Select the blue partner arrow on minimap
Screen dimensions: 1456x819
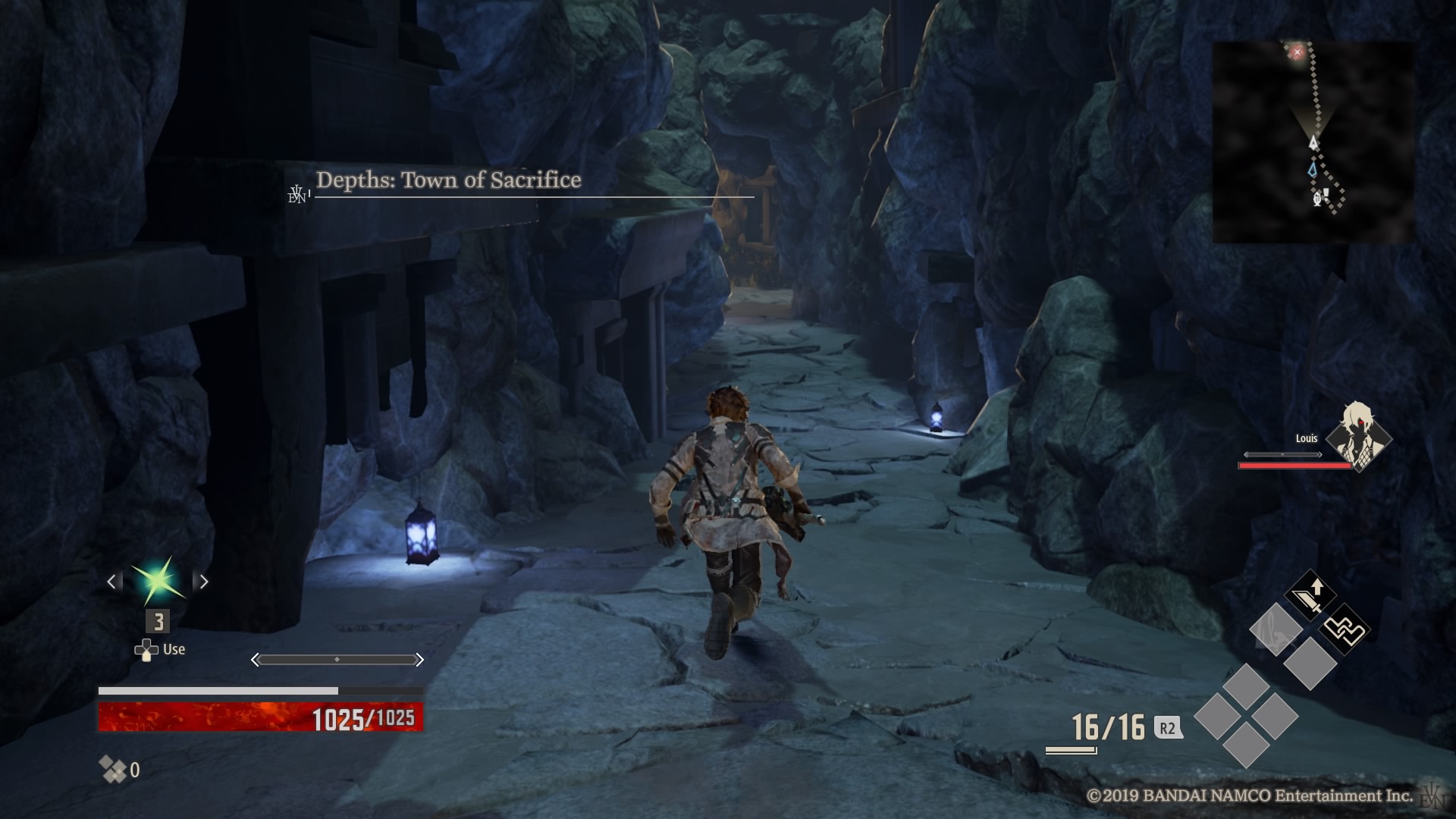1313,170
